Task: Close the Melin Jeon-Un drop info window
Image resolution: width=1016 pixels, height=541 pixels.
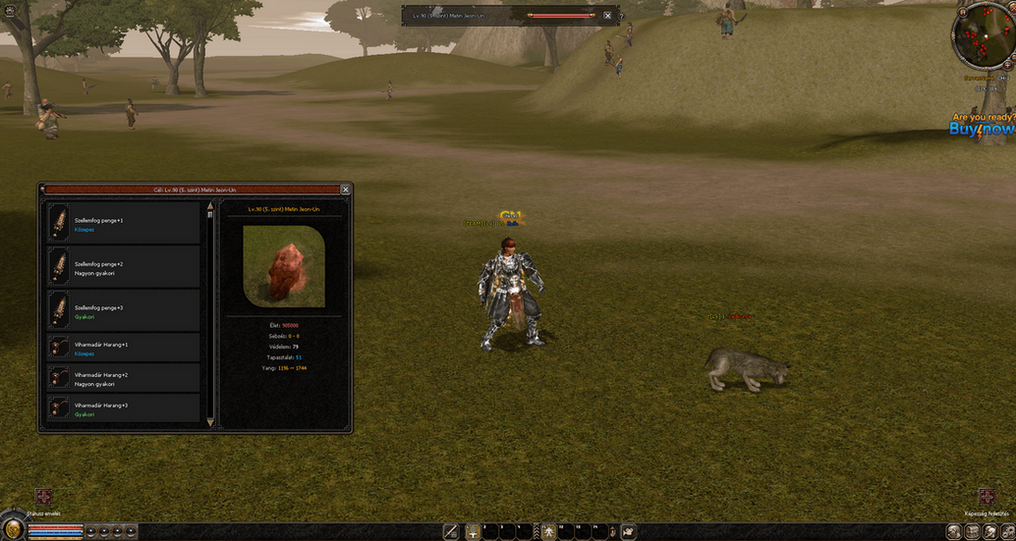Action: coord(346,189)
